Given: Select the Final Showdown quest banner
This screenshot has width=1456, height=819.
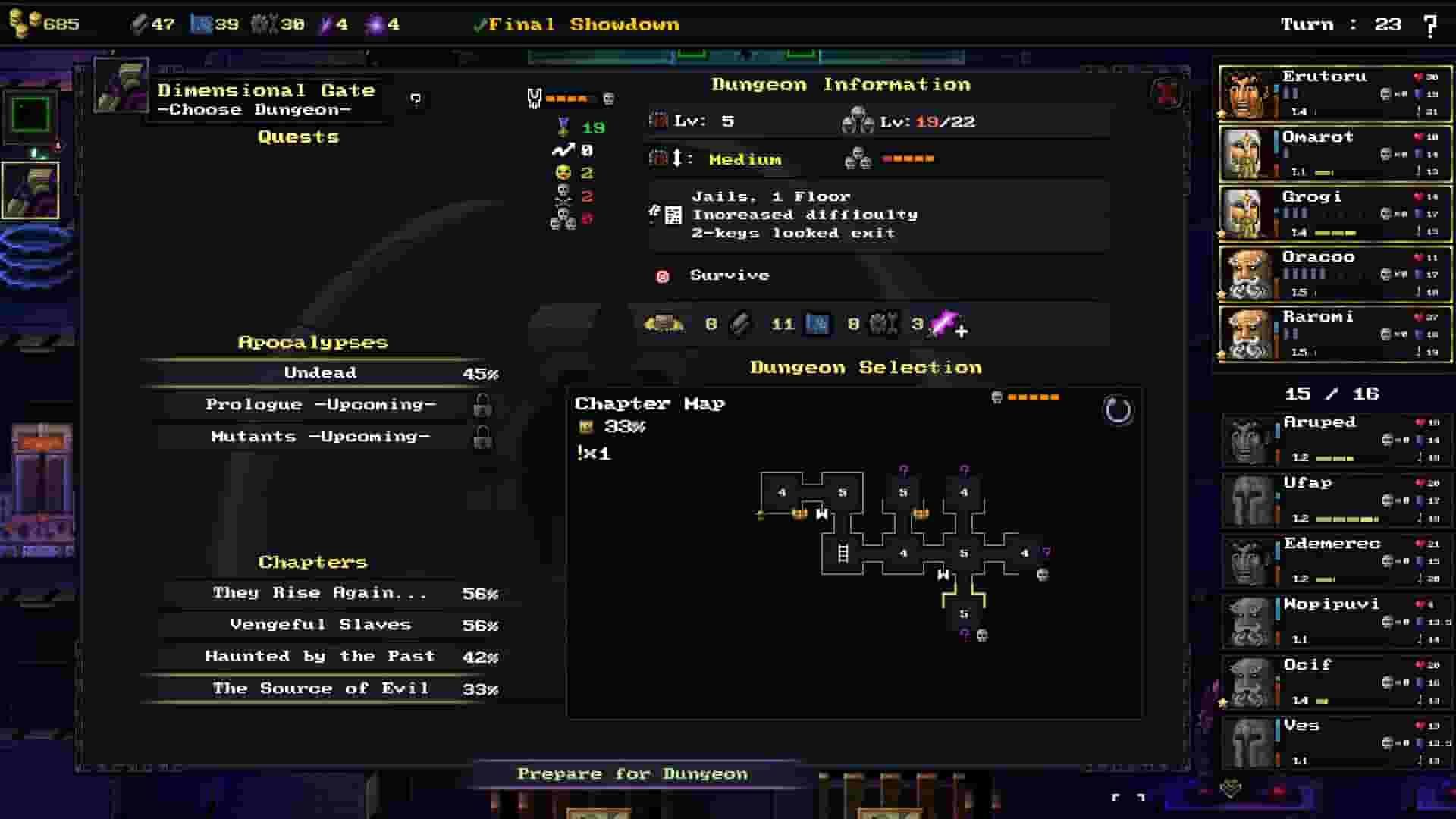Looking at the screenshot, I should pos(578,24).
